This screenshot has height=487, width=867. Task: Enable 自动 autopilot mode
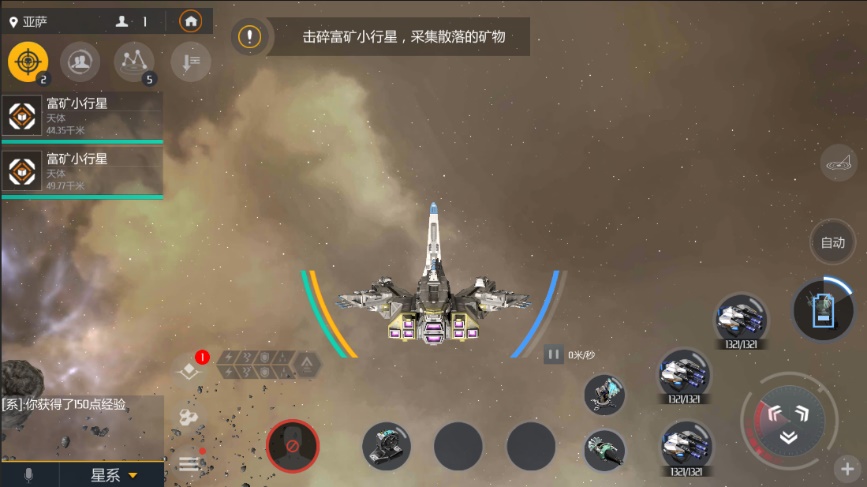pyautogui.click(x=833, y=242)
